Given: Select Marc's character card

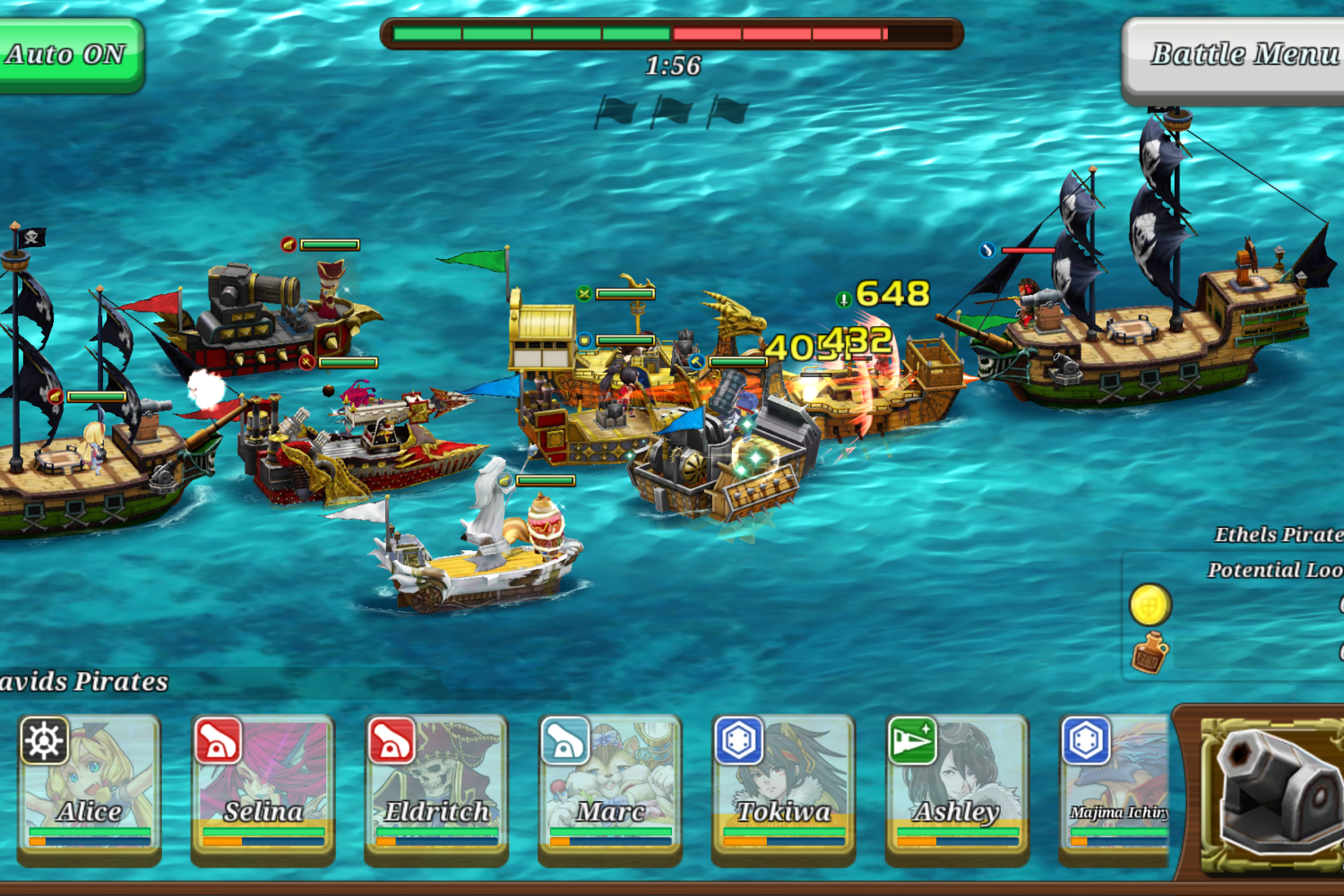Looking at the screenshot, I should pyautogui.click(x=610, y=788).
